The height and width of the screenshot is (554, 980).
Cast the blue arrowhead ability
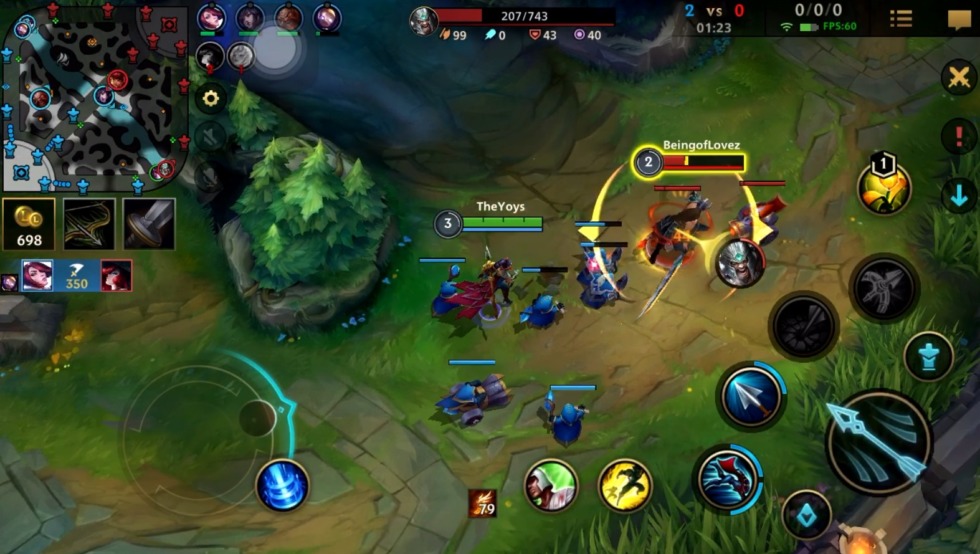[751, 397]
